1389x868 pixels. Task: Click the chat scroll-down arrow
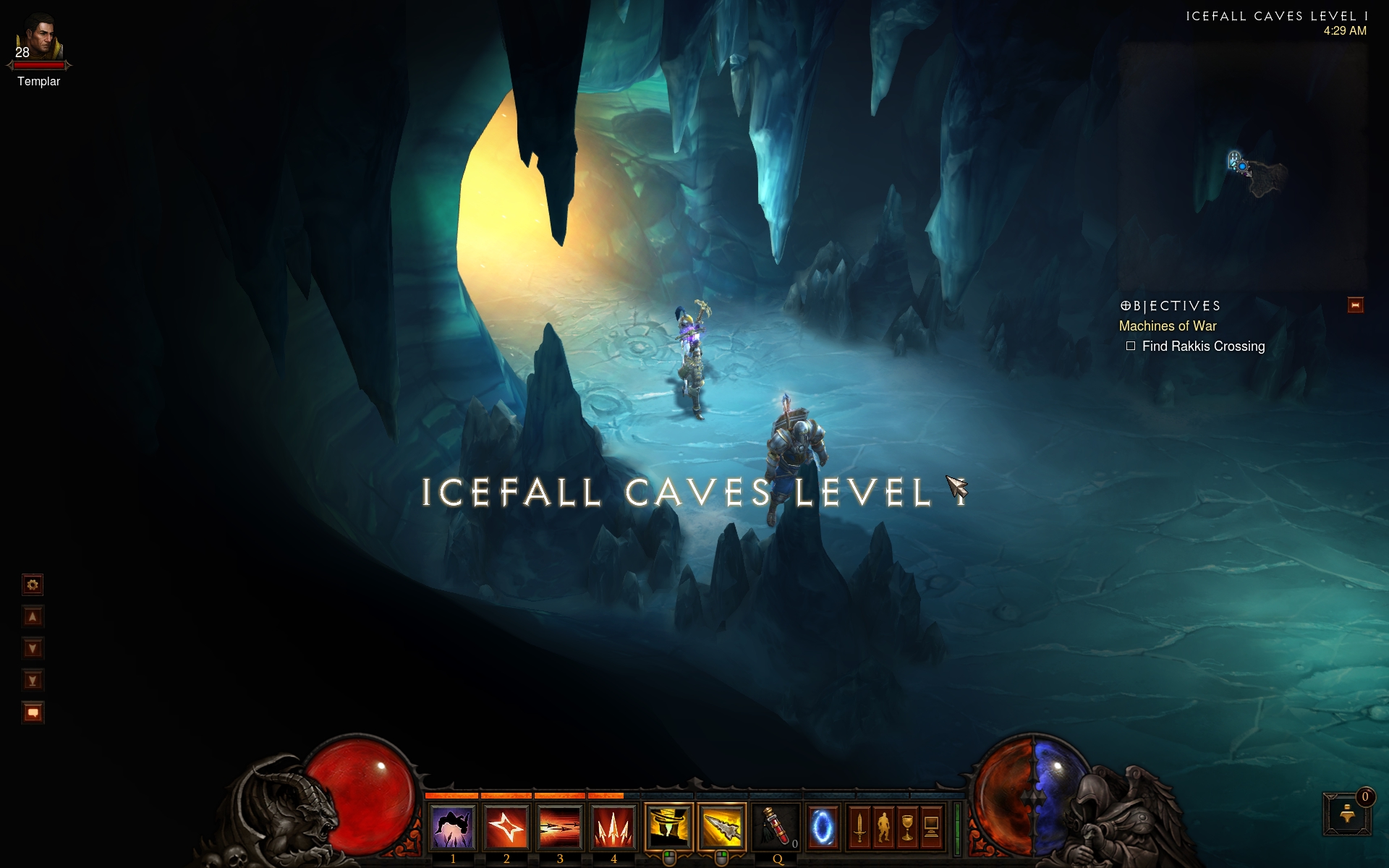click(33, 648)
